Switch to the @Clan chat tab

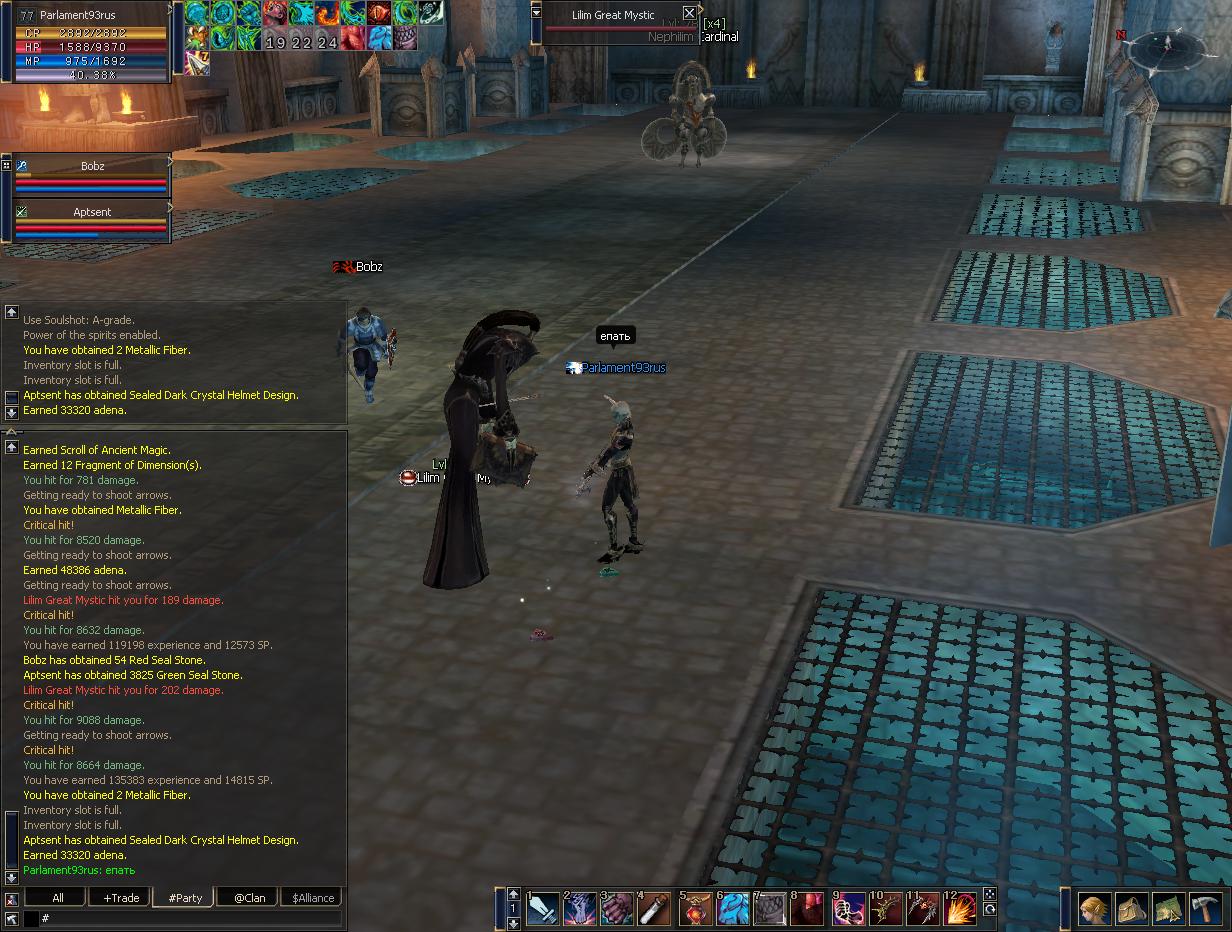[249, 897]
